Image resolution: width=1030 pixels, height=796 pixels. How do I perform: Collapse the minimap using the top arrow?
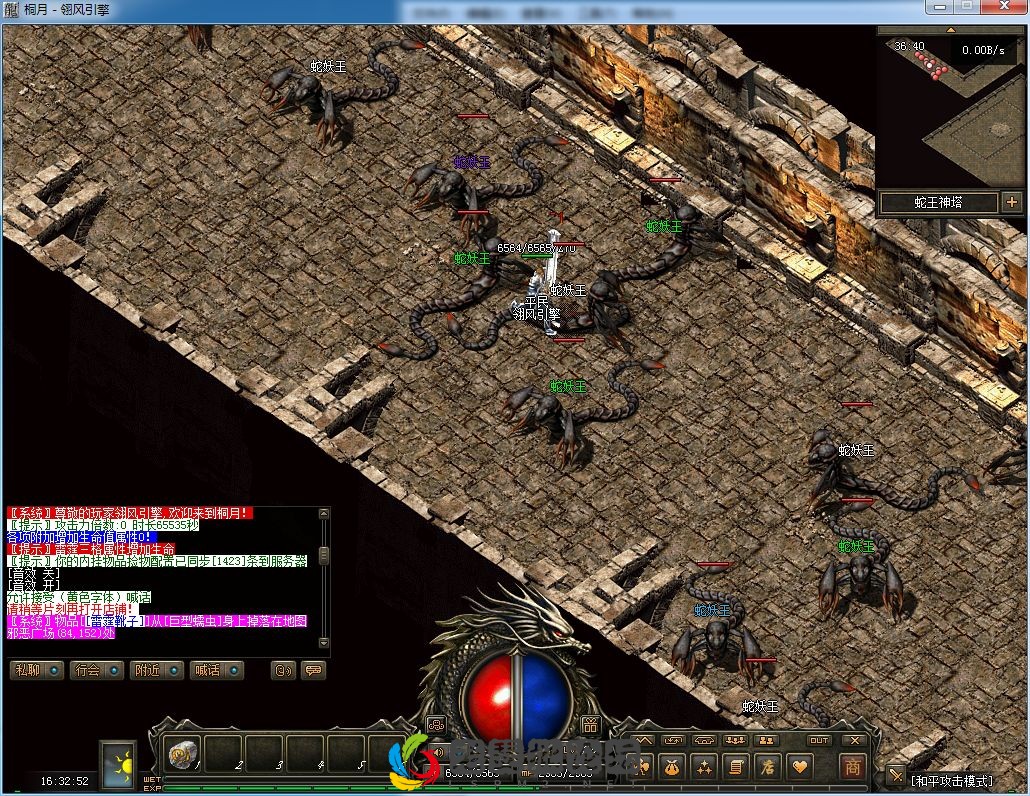click(950, 30)
